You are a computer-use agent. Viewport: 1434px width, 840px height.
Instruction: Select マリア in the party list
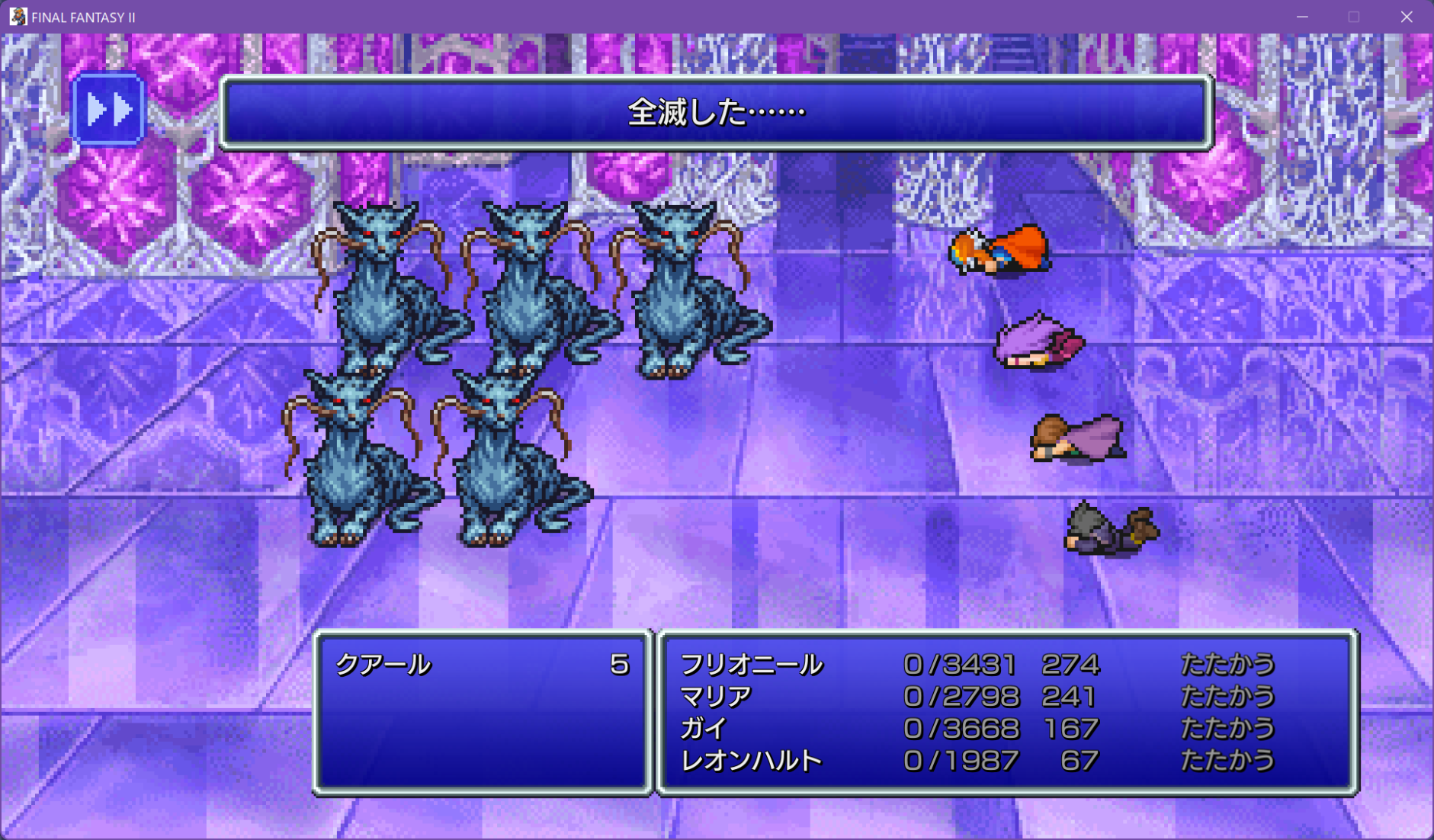click(x=715, y=697)
